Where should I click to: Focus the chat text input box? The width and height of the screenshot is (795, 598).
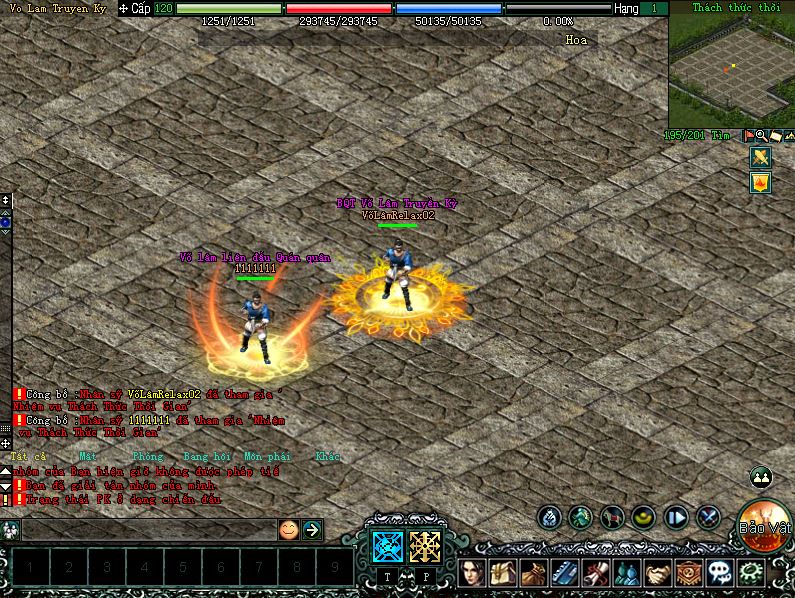pyautogui.click(x=148, y=529)
